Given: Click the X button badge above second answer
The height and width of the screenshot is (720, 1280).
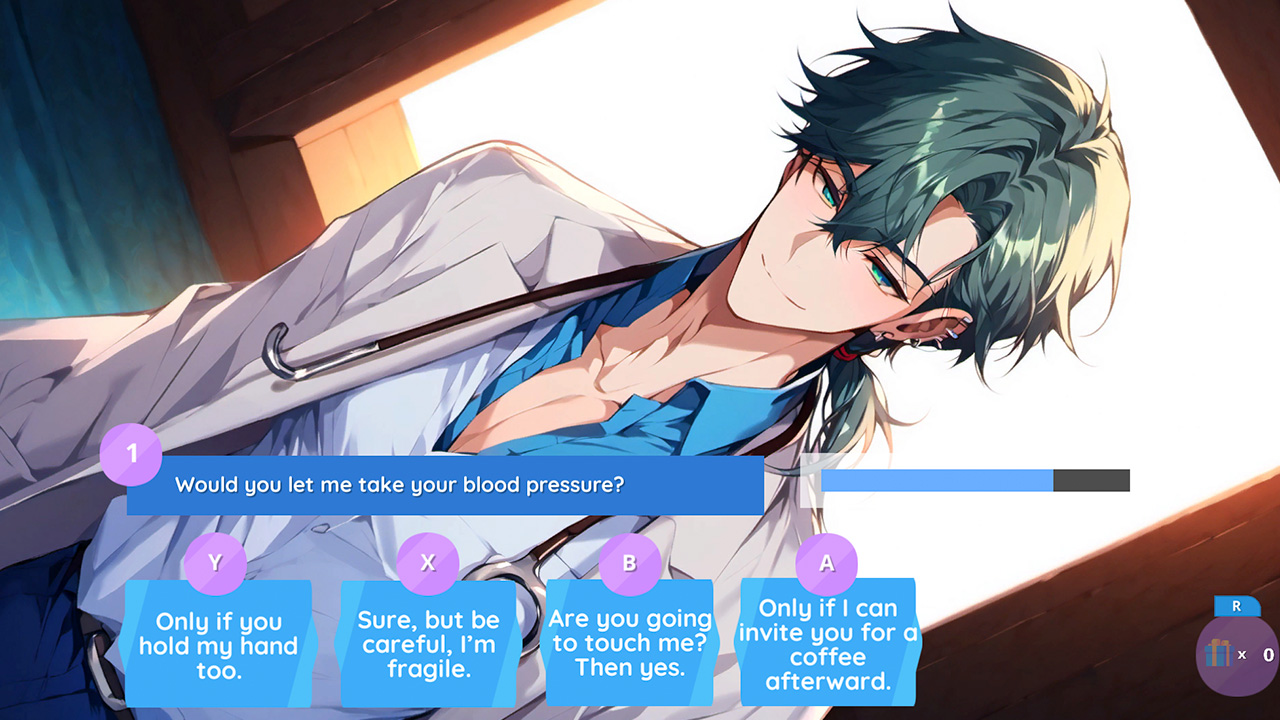Looking at the screenshot, I should pos(427,563).
